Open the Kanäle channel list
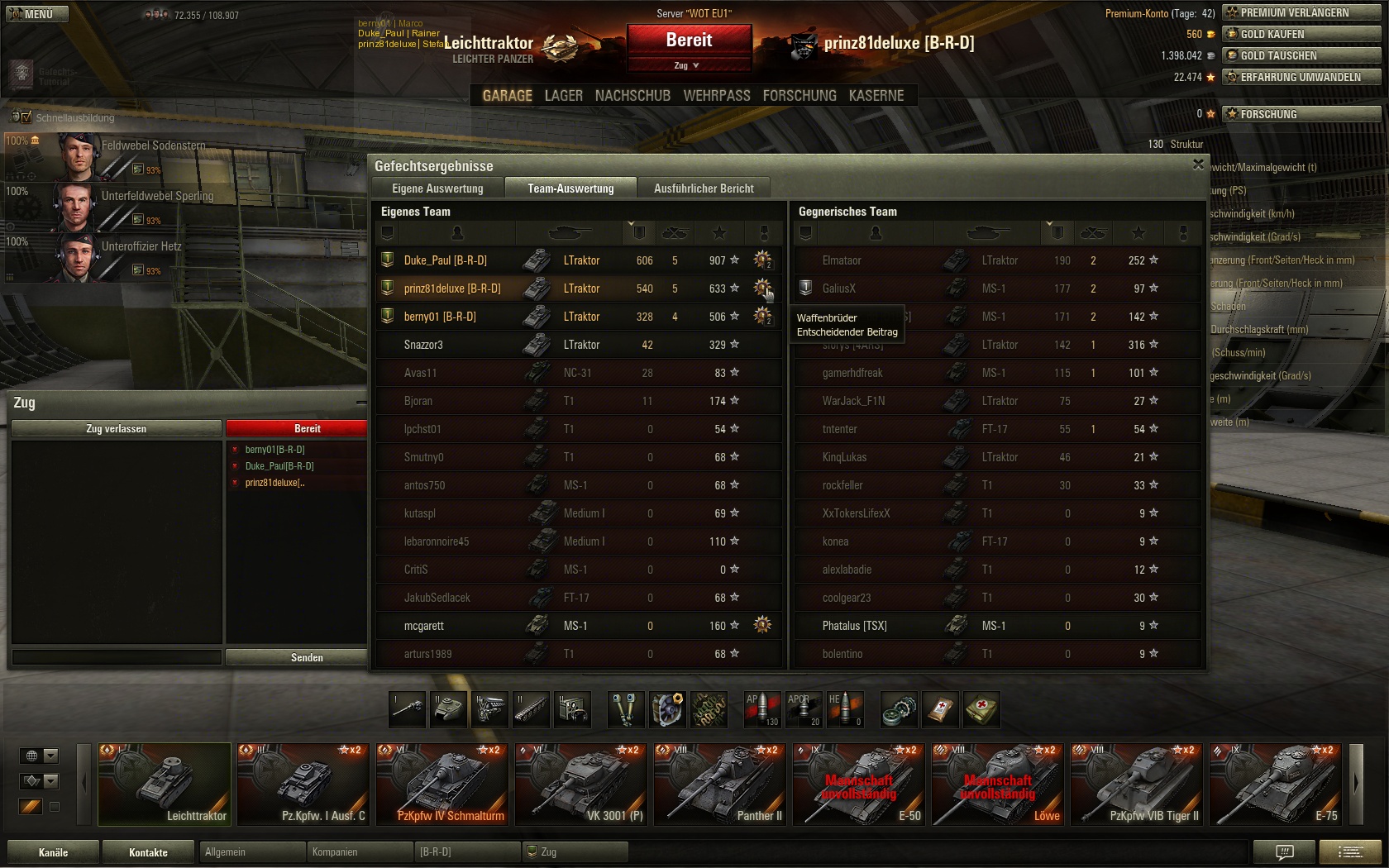Image resolution: width=1389 pixels, height=868 pixels. [53, 852]
